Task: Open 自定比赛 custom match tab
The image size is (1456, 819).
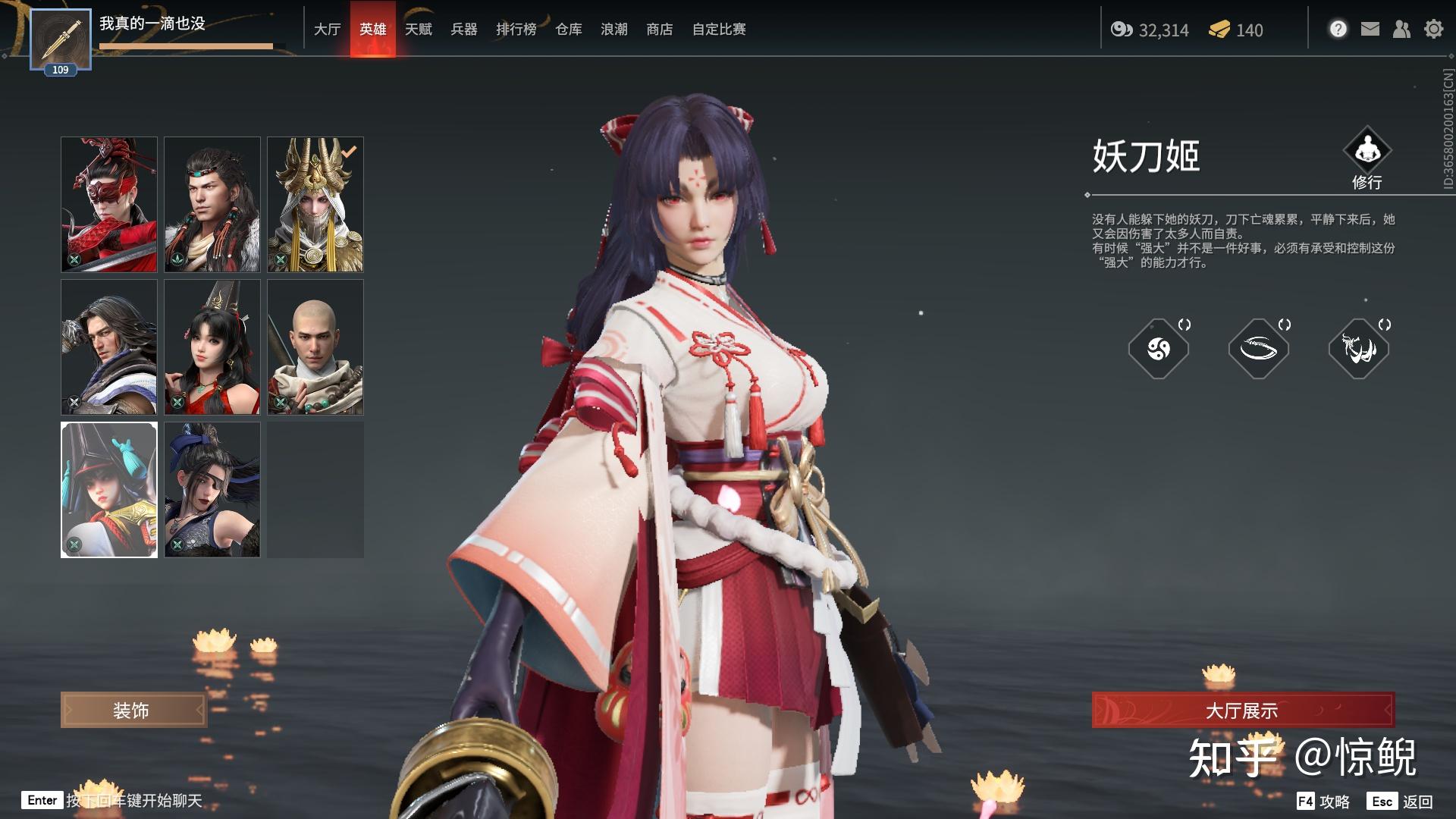Action: point(718,30)
